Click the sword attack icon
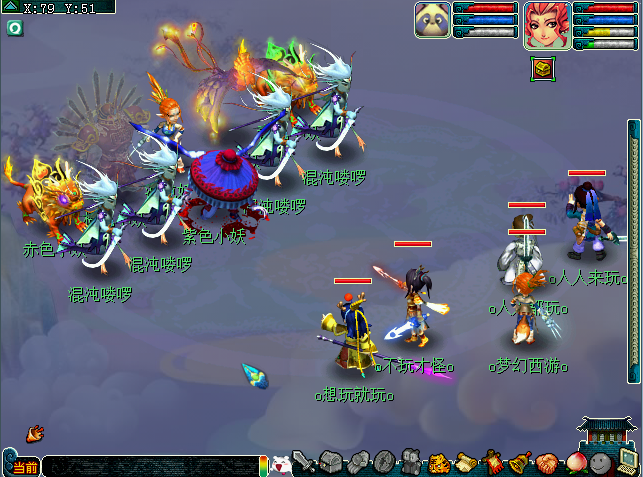Image resolution: width=643 pixels, height=477 pixels. pos(305,463)
